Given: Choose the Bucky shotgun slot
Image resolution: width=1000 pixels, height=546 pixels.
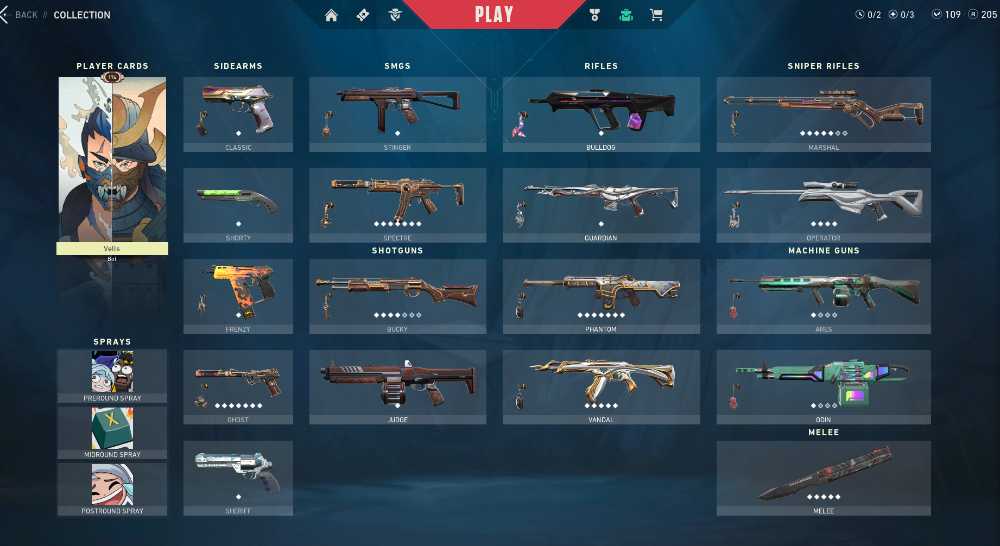Looking at the screenshot, I should point(398,296).
